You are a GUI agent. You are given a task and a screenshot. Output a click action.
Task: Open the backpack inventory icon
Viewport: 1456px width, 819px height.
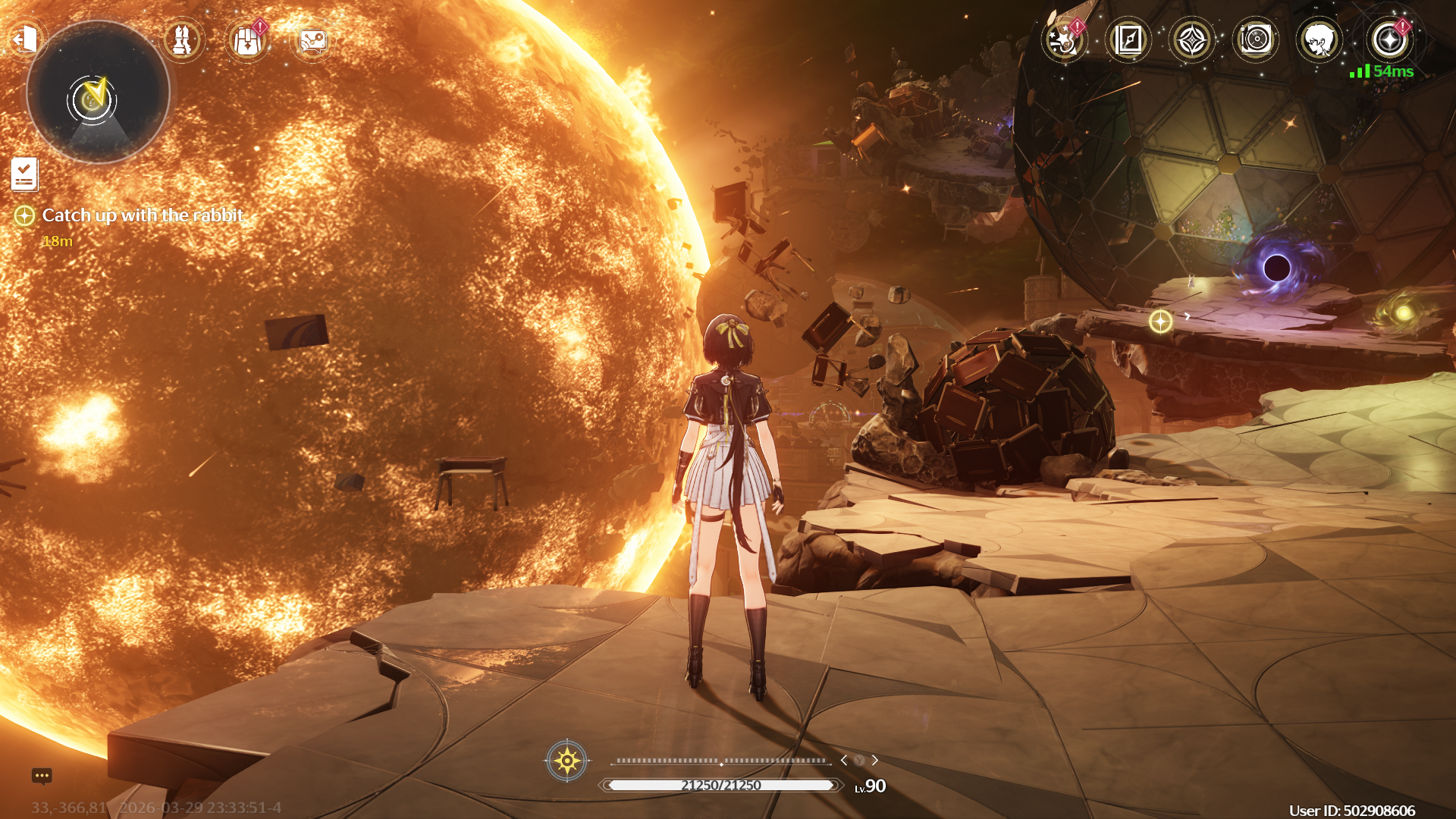[247, 41]
